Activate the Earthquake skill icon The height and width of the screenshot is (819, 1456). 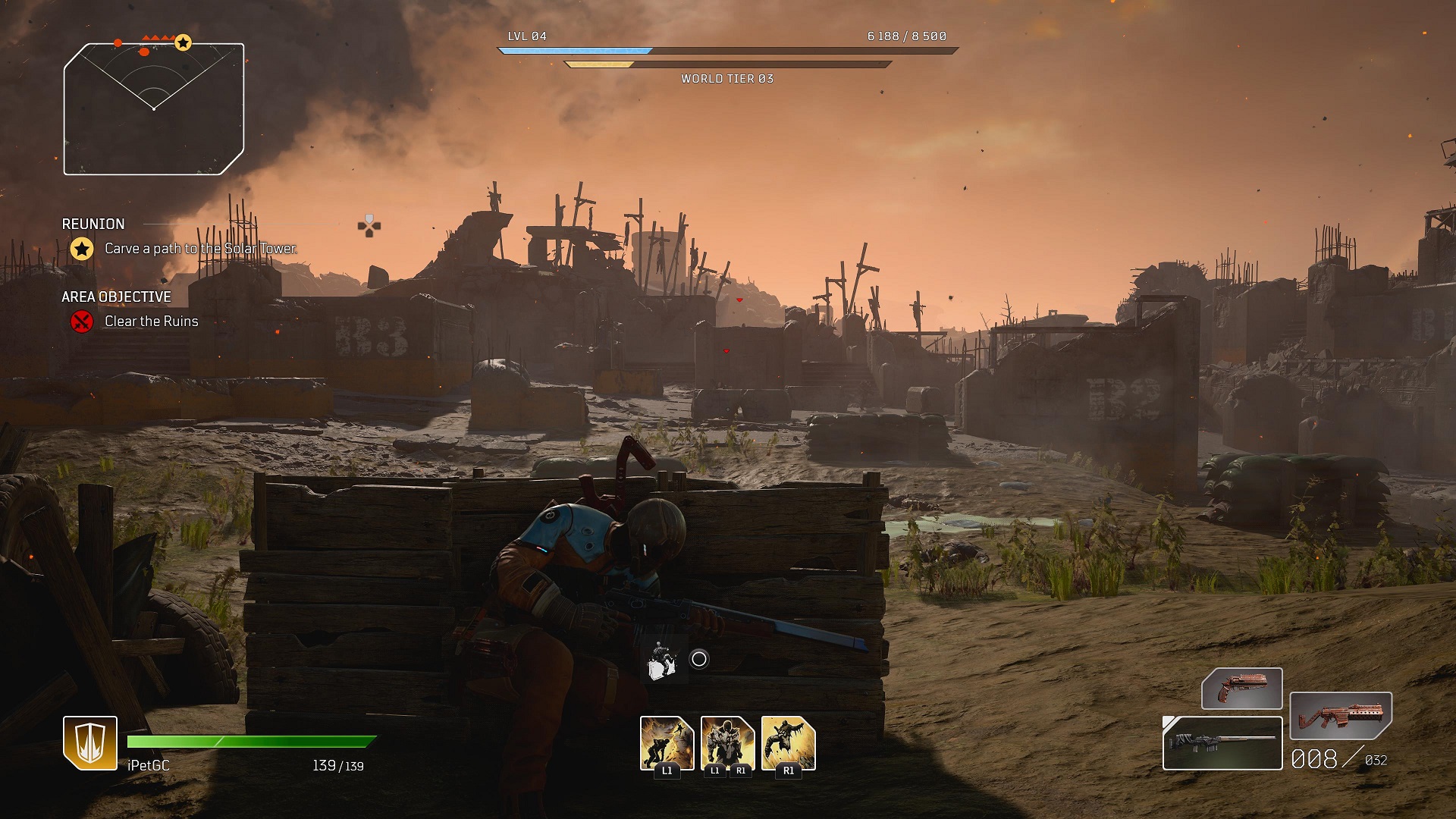[x=667, y=743]
